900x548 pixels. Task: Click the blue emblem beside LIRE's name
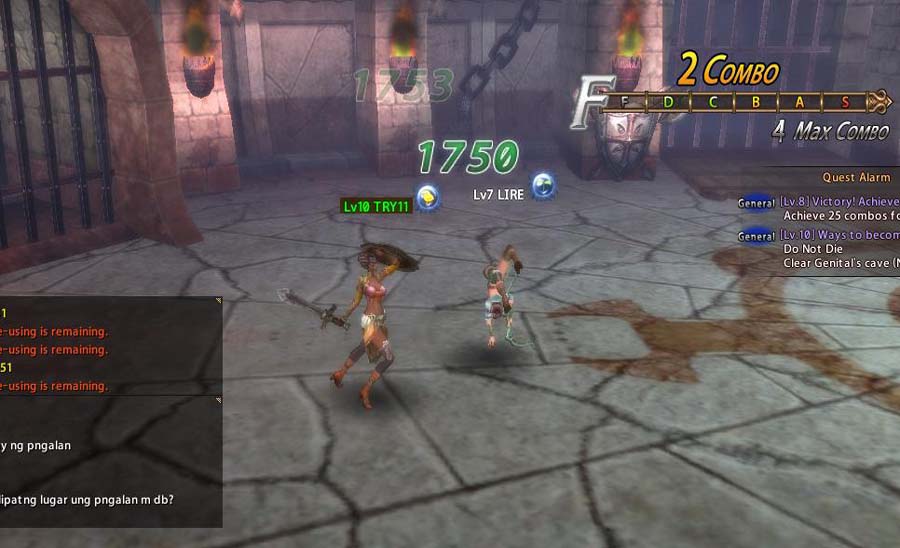[x=543, y=185]
